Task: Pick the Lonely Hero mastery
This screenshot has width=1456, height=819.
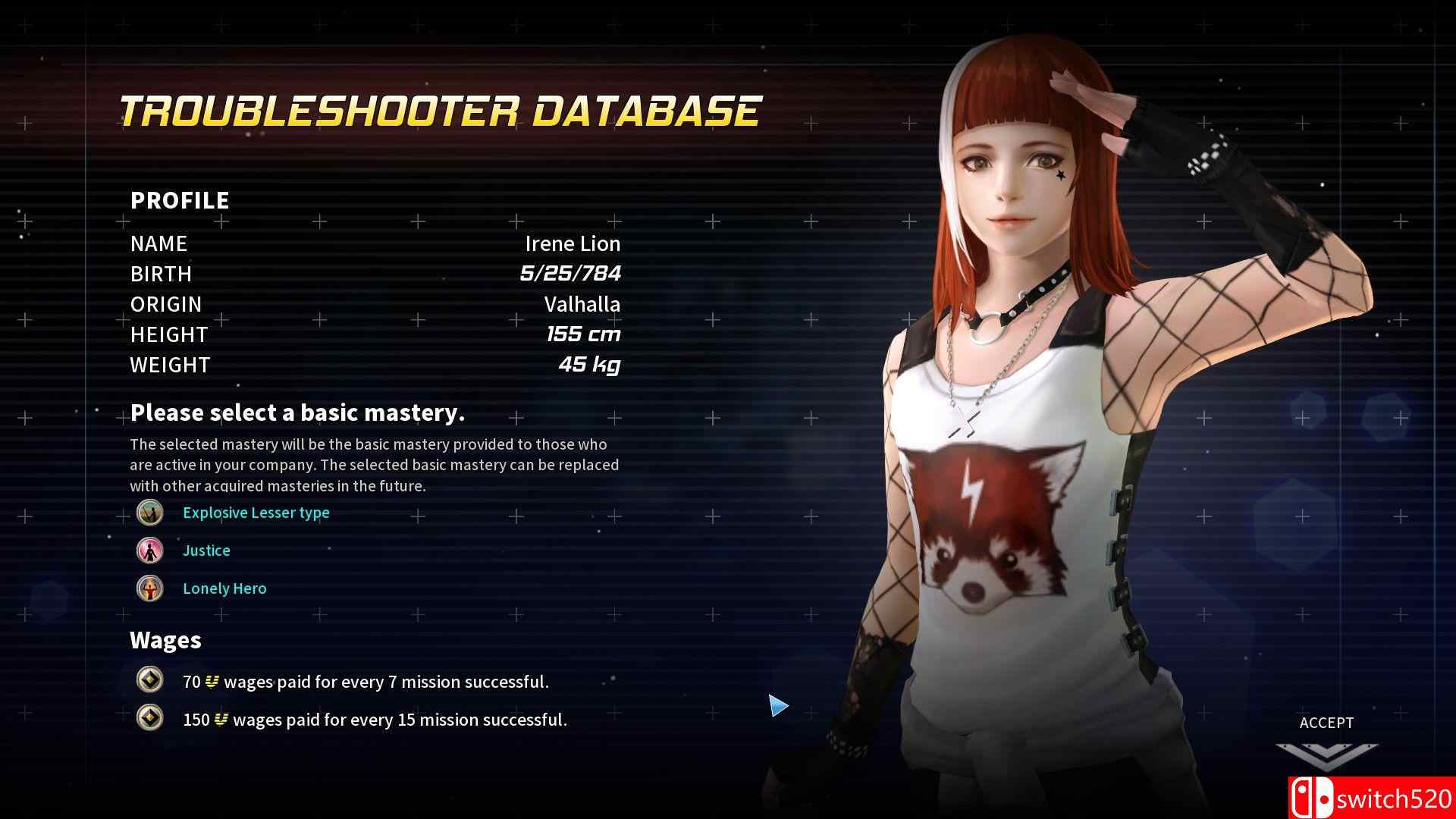Action: [x=224, y=588]
